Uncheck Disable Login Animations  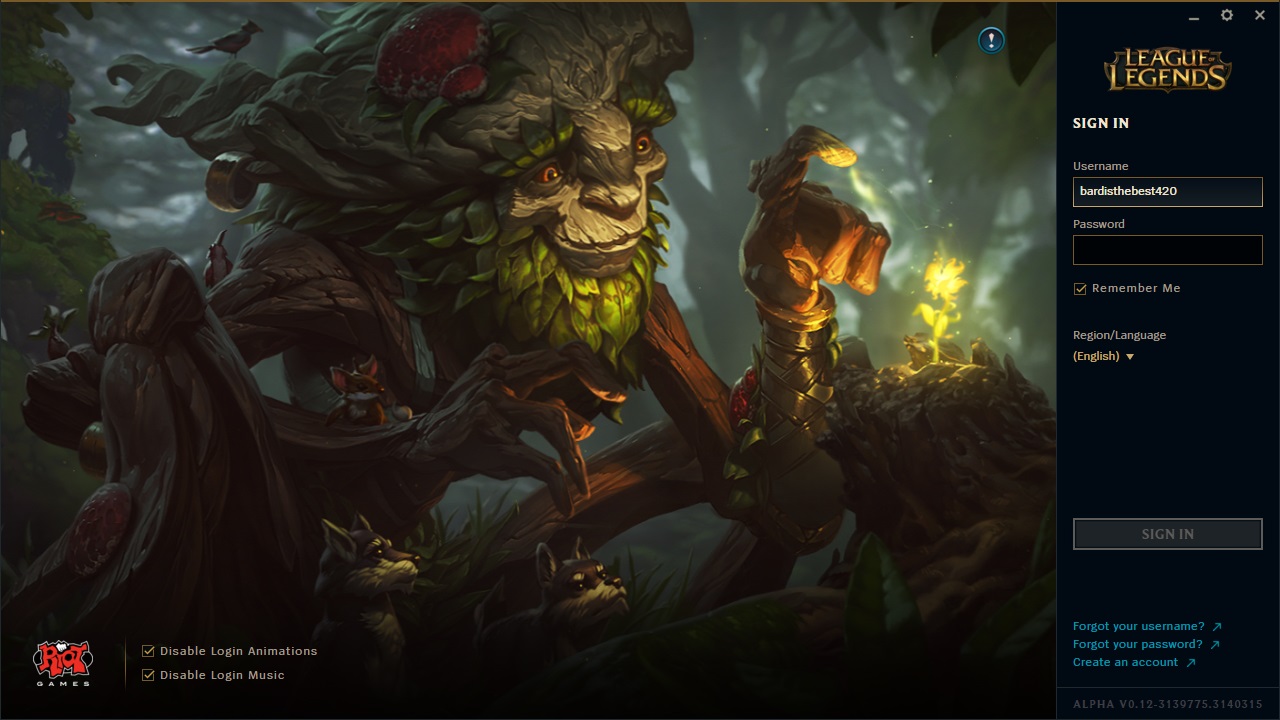(x=147, y=650)
